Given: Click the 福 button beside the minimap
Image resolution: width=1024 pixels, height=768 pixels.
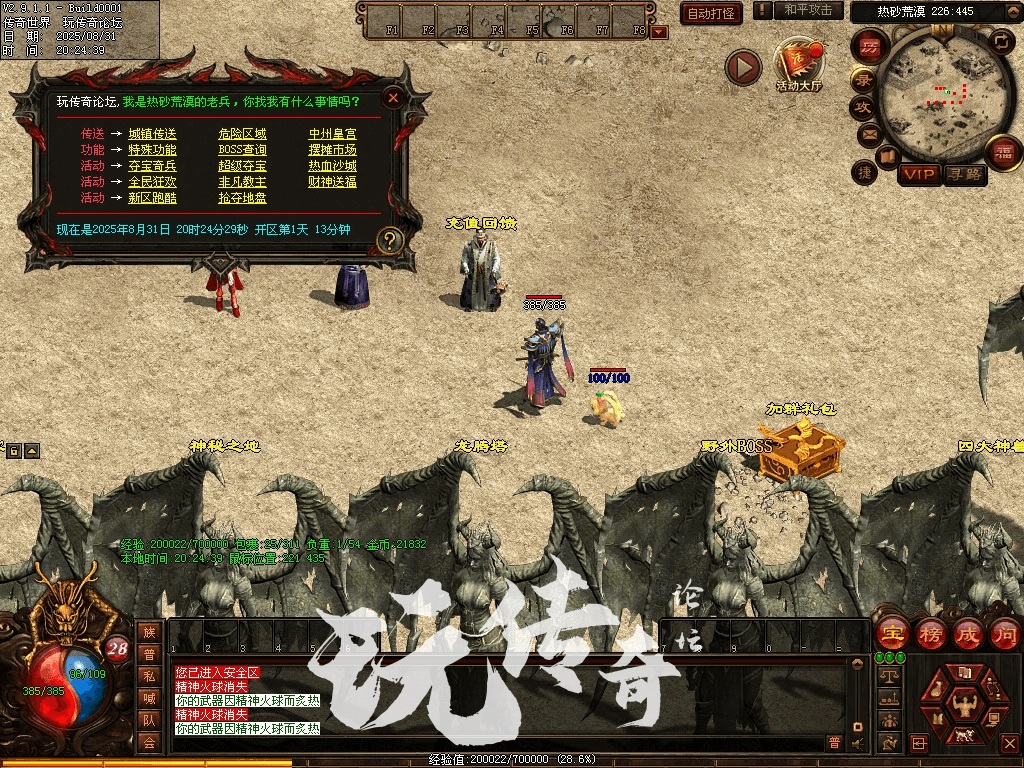Looking at the screenshot, I should coord(1003,153).
